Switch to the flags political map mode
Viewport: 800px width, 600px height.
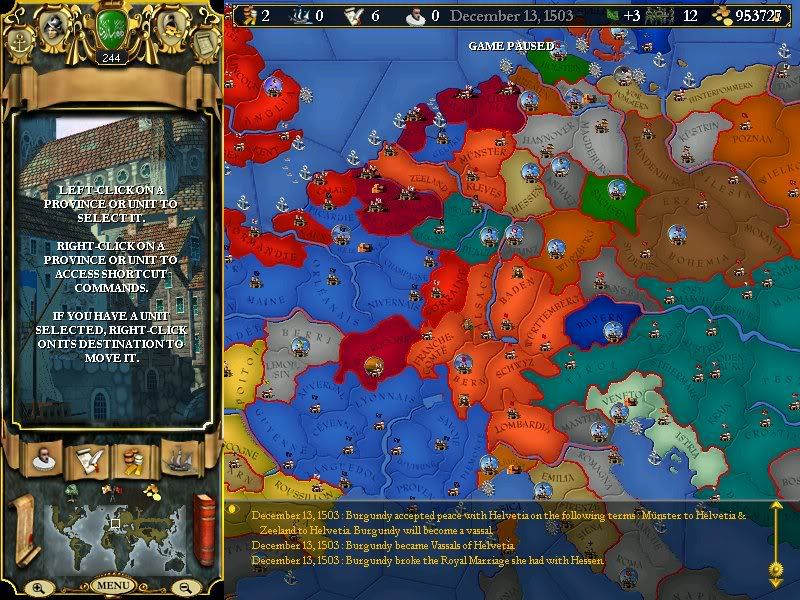point(113,490)
